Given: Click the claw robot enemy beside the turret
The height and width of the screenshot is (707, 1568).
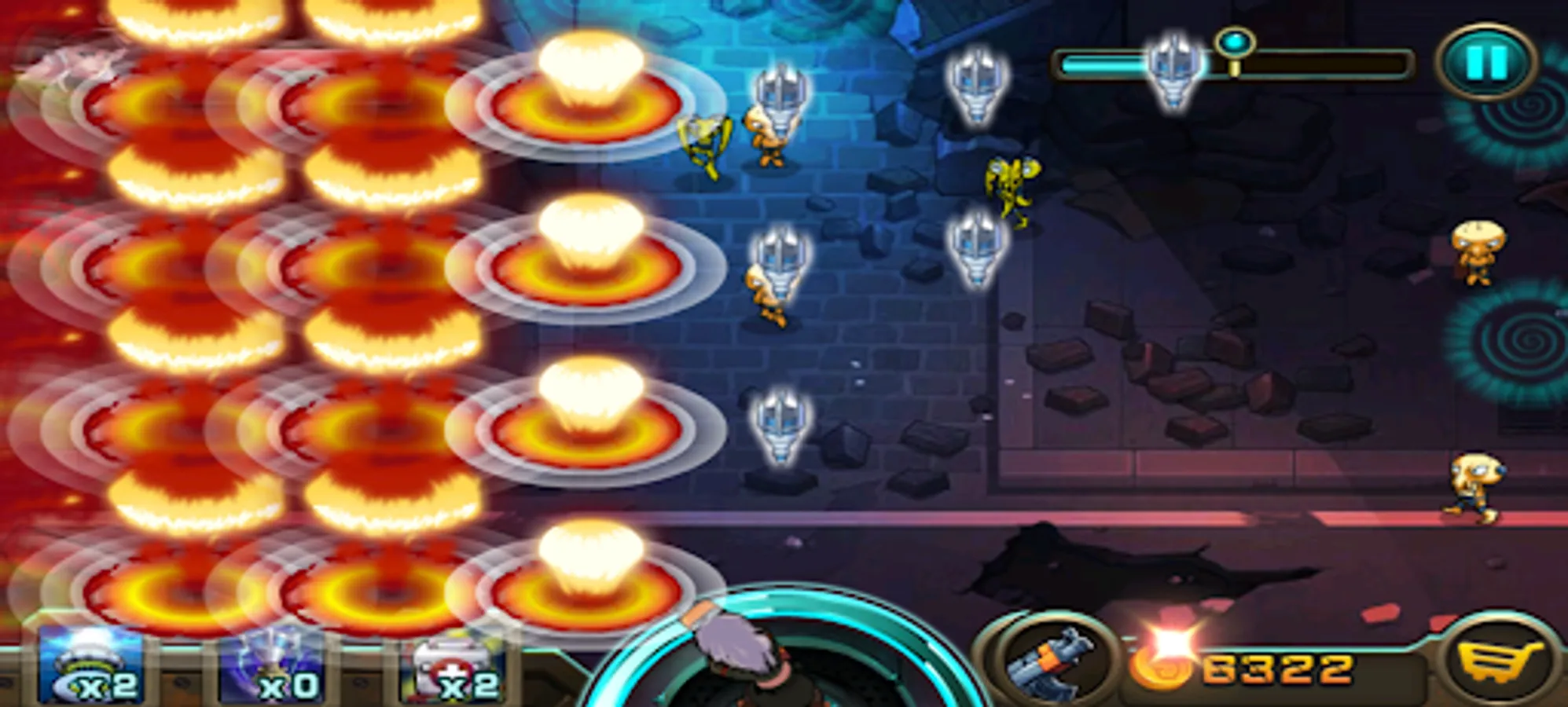Looking at the screenshot, I should 782,98.
